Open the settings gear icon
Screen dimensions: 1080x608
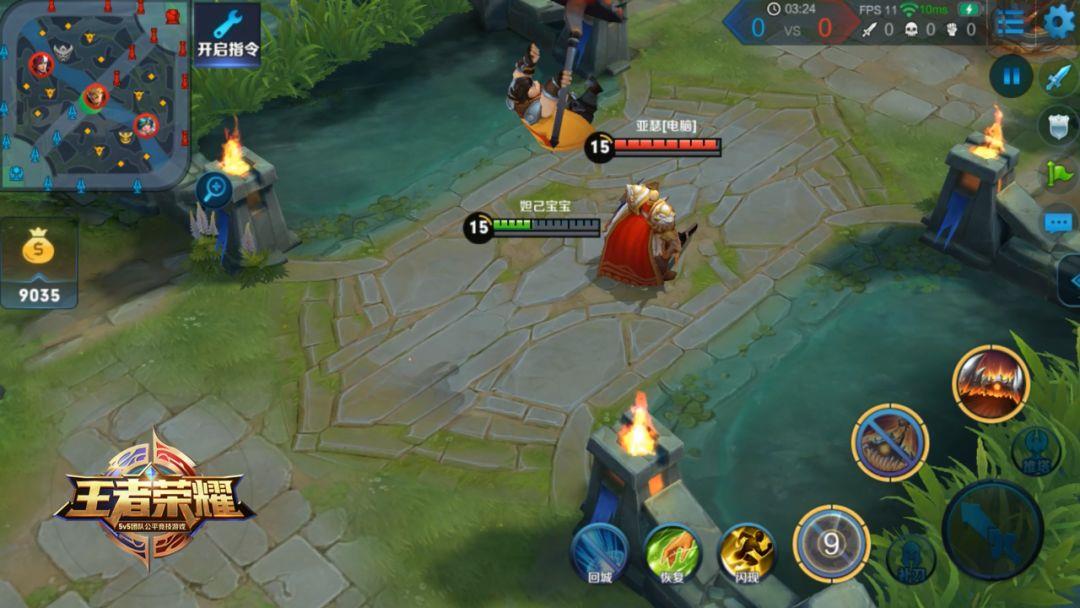pyautogui.click(x=1059, y=22)
